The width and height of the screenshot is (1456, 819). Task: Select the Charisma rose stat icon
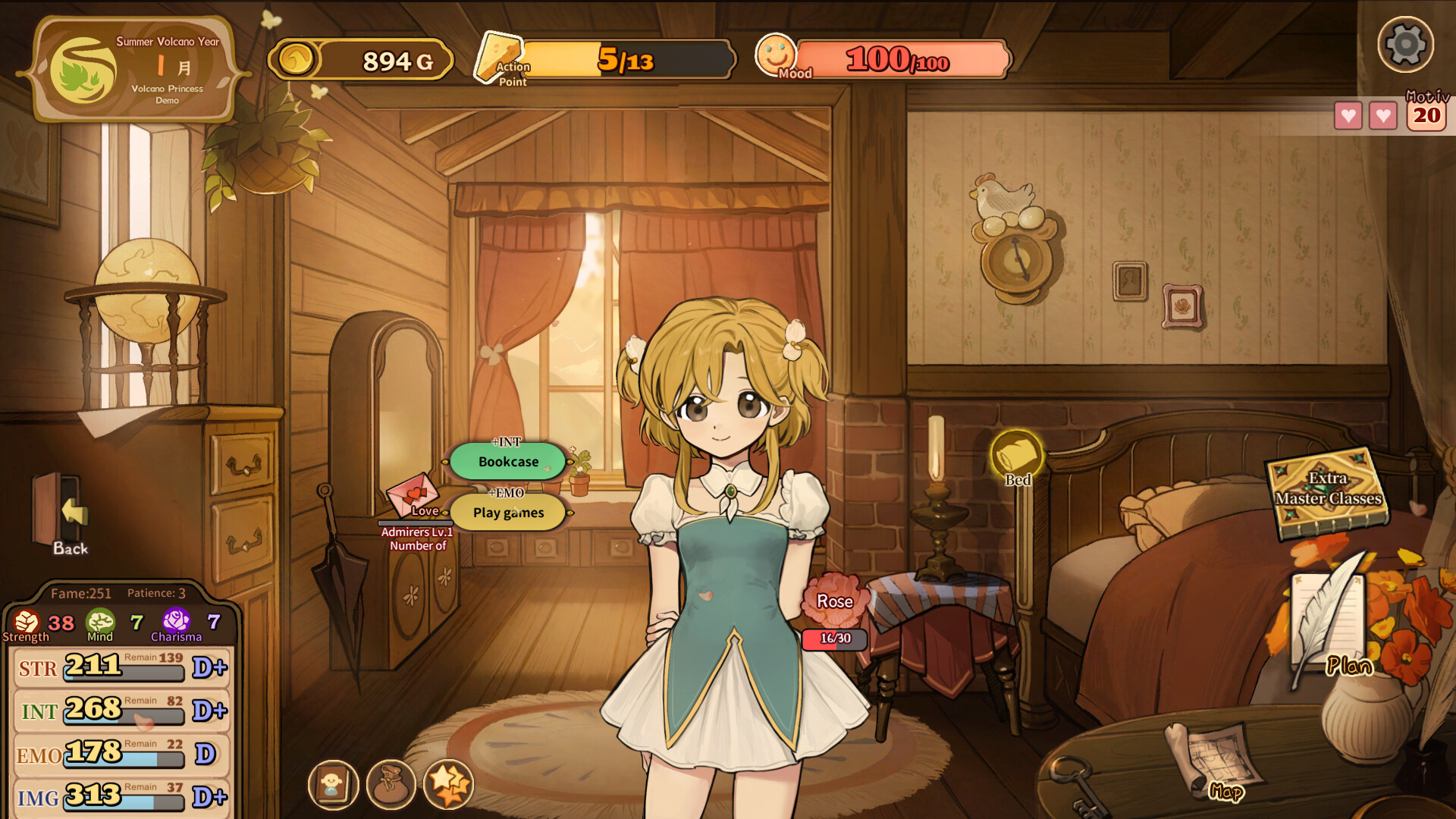[x=177, y=622]
